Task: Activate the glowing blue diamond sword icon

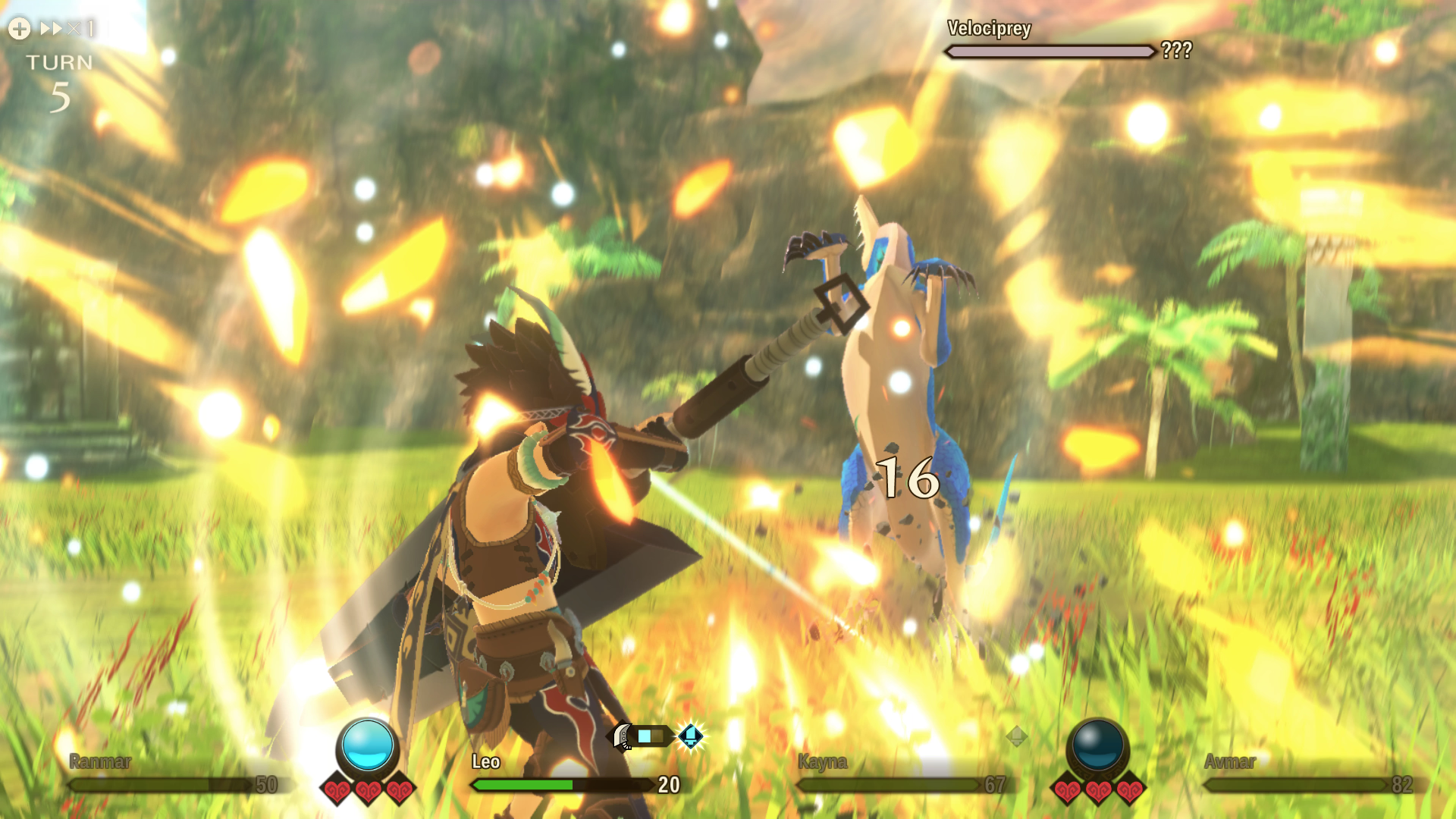Action: coord(691,735)
